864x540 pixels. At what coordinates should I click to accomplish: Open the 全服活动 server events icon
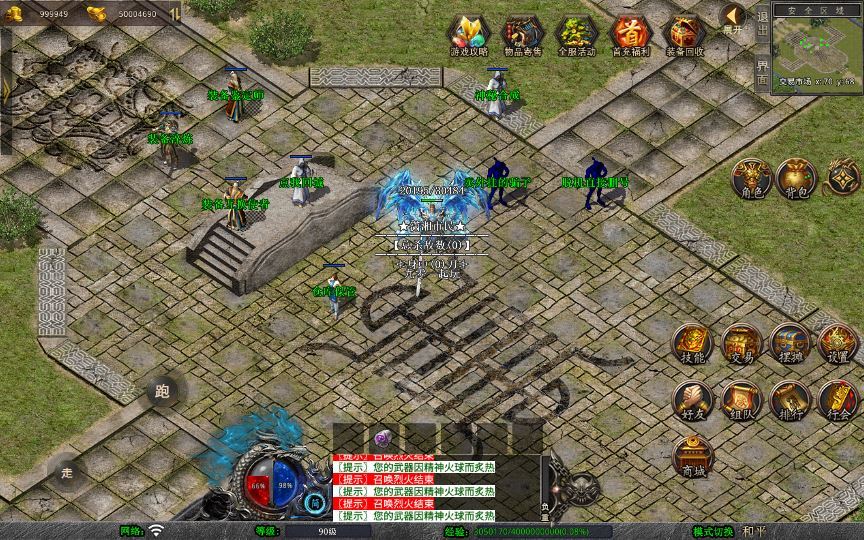[x=575, y=35]
